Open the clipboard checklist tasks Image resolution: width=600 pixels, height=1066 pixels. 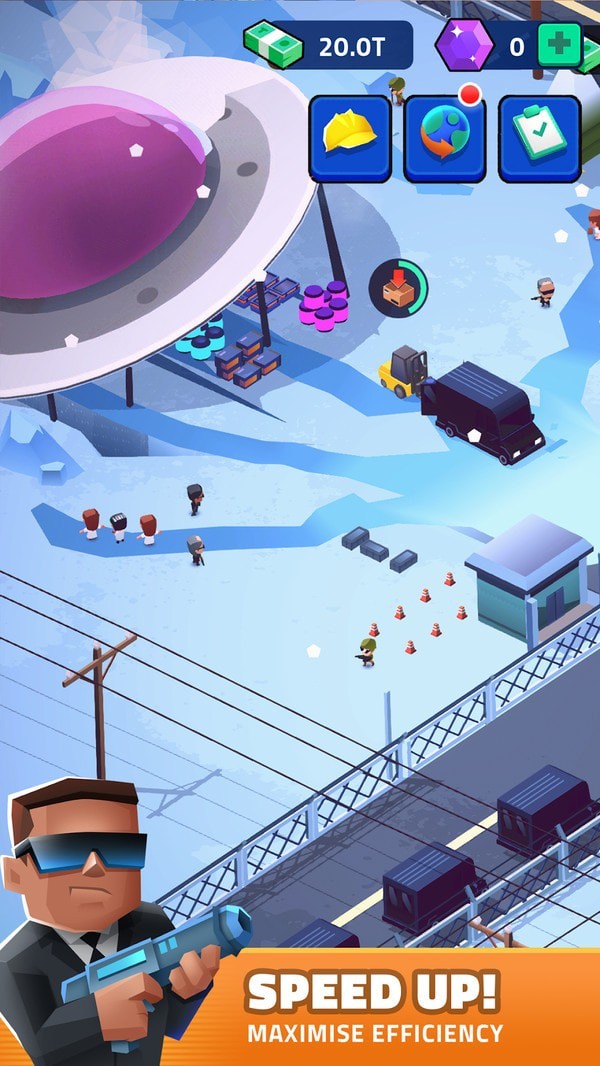(539, 138)
